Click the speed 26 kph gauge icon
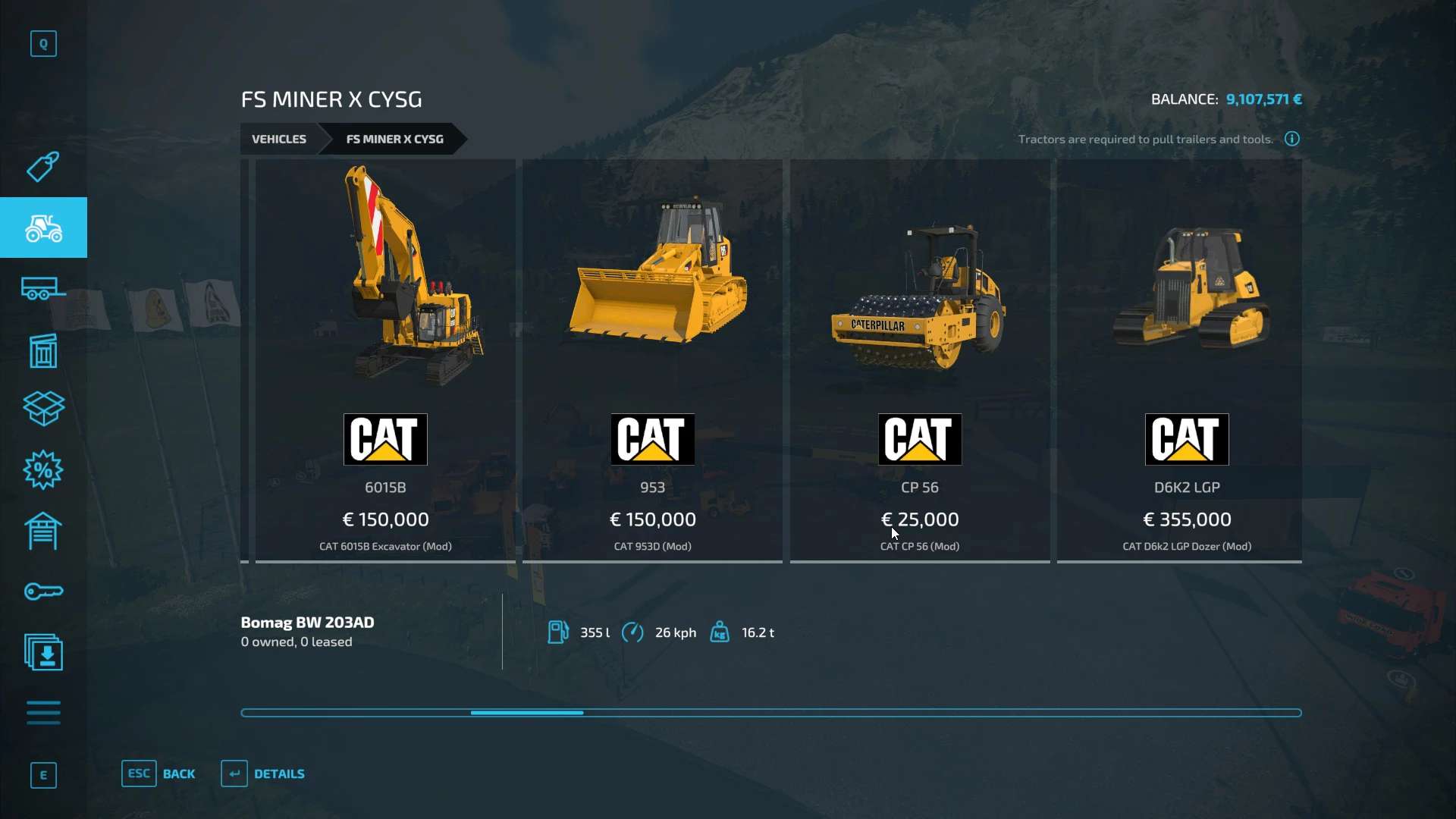Viewport: 1456px width, 819px height. [634, 632]
